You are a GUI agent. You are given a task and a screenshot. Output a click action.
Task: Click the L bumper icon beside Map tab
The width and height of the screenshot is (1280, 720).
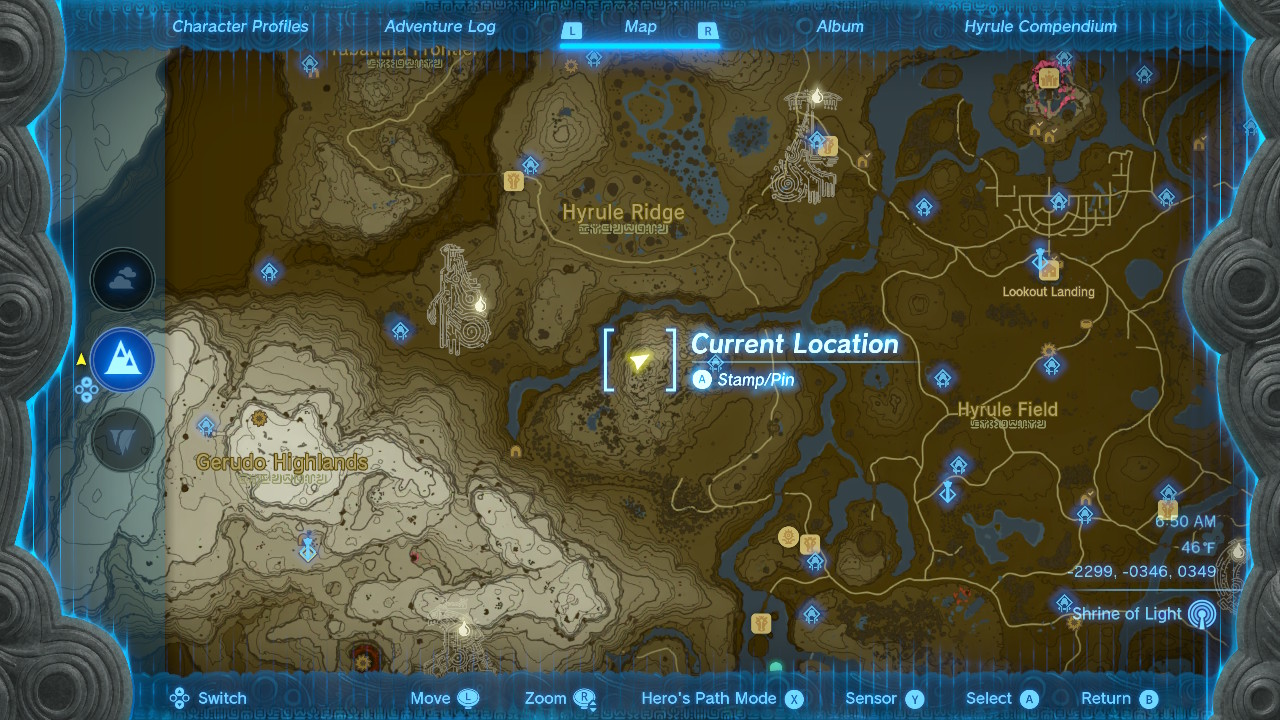point(572,31)
